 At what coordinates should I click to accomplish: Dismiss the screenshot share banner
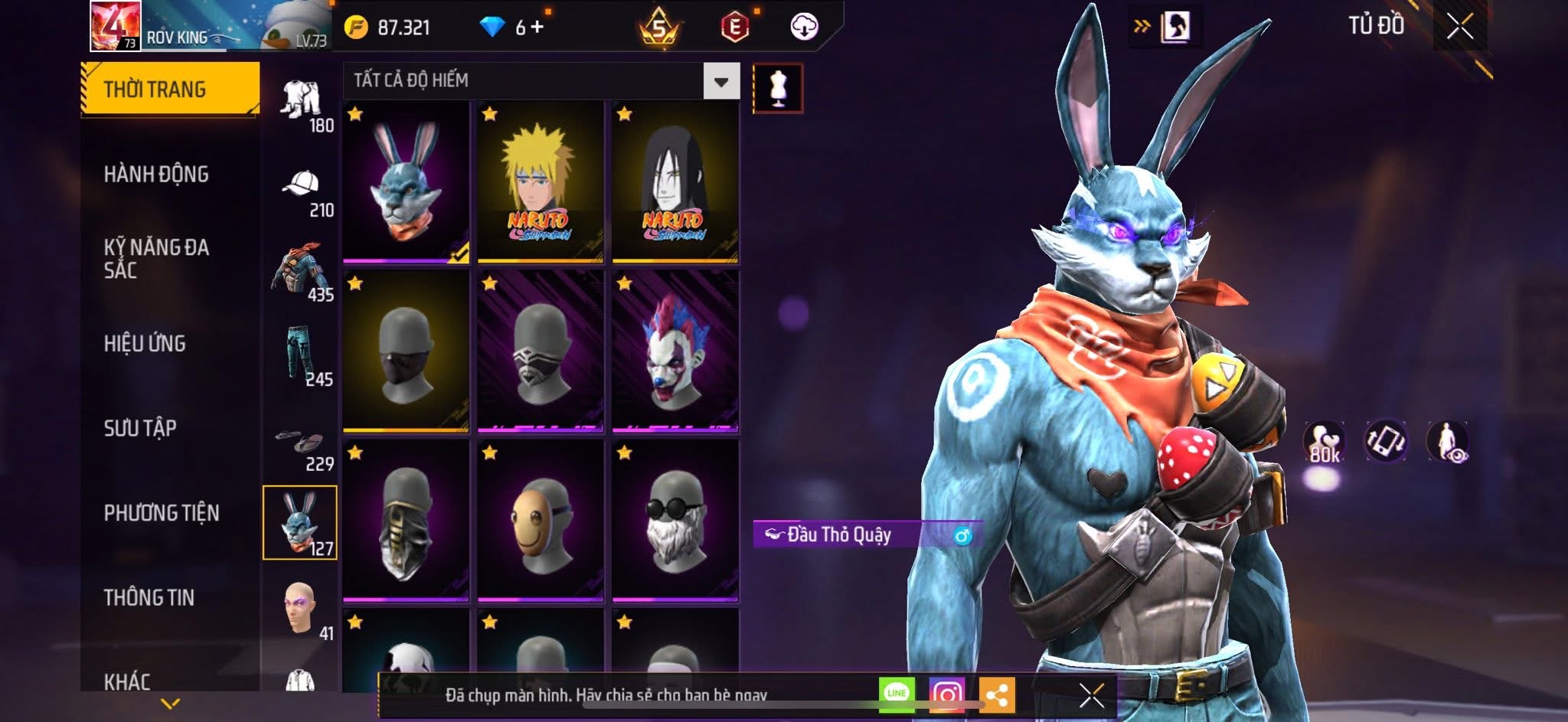click(x=1091, y=695)
